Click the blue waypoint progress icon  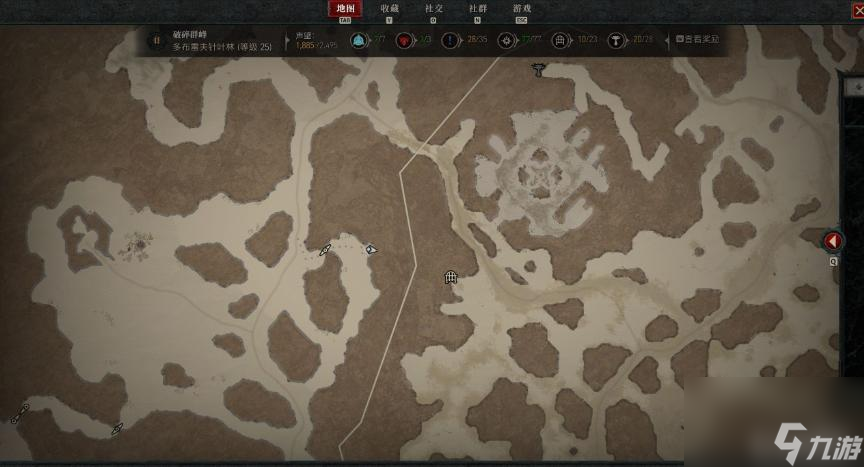(x=358, y=41)
